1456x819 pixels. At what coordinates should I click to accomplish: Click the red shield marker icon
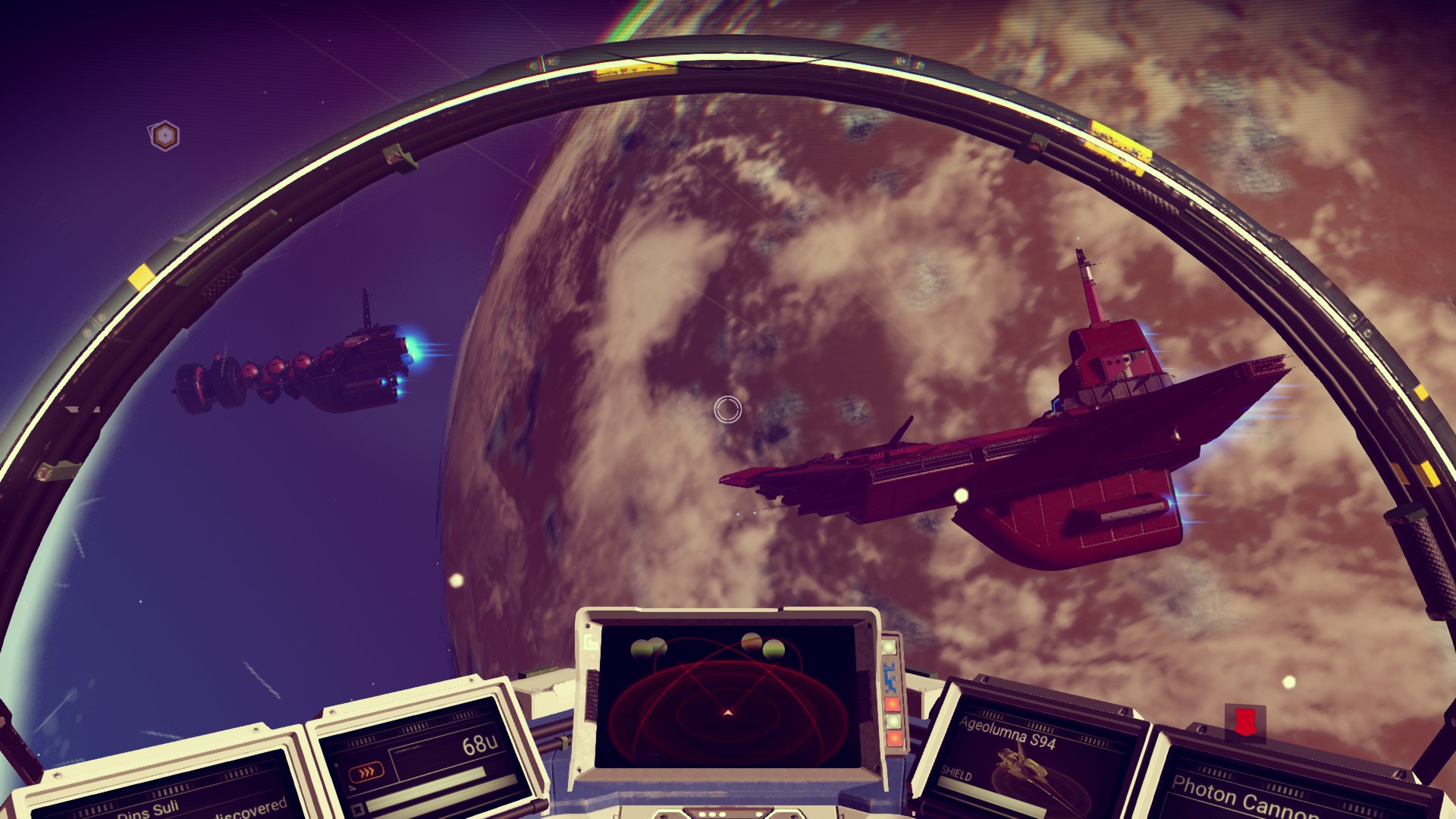coord(1244,721)
